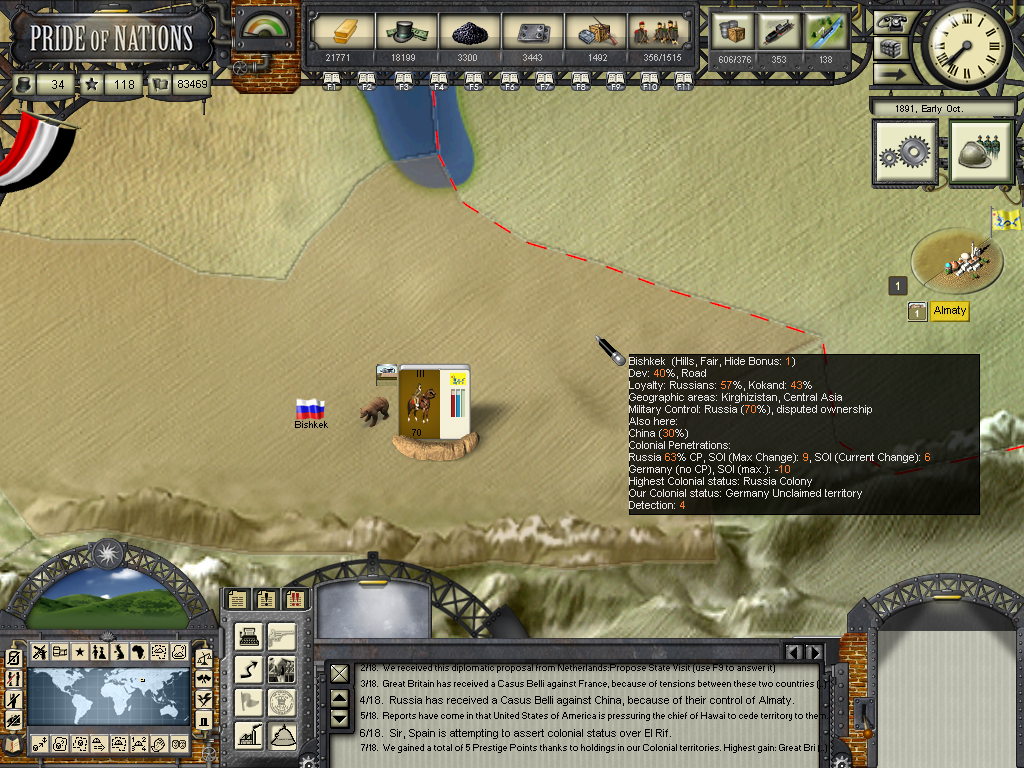1024x768 pixels.
Task: Switch to the helmet military mode button
Action: click(x=981, y=153)
